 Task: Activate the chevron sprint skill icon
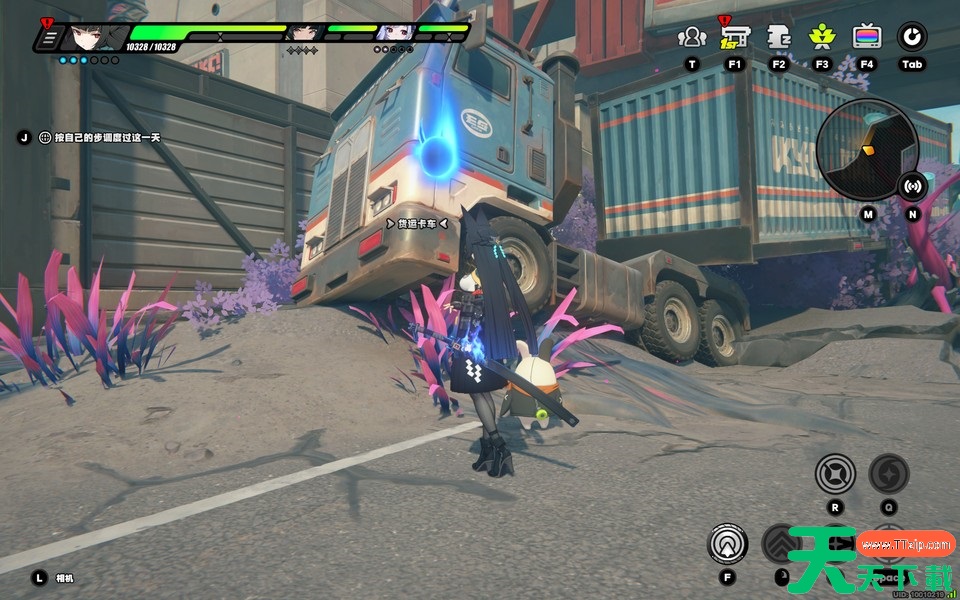[x=781, y=544]
